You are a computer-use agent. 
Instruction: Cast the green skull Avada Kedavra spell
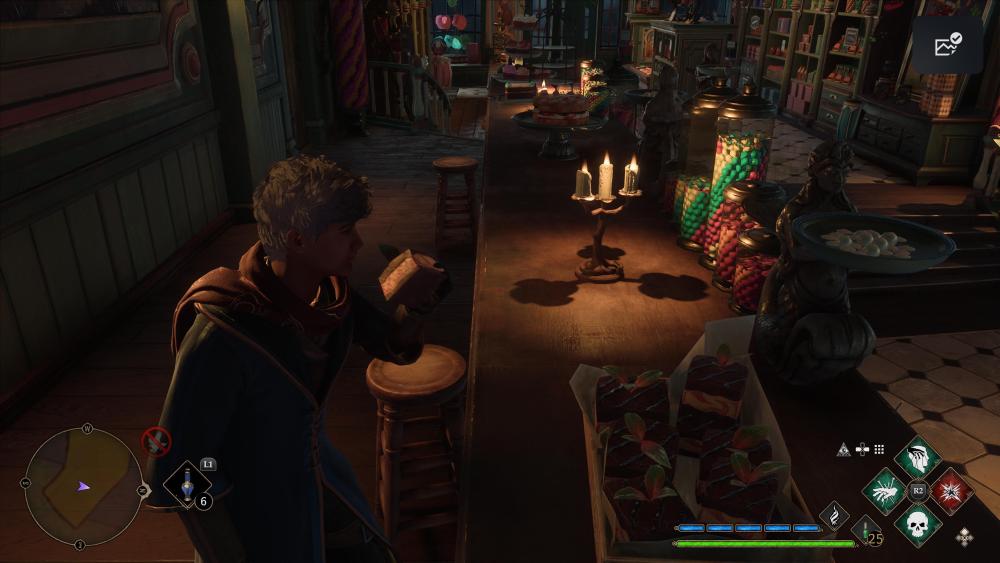[x=918, y=523]
